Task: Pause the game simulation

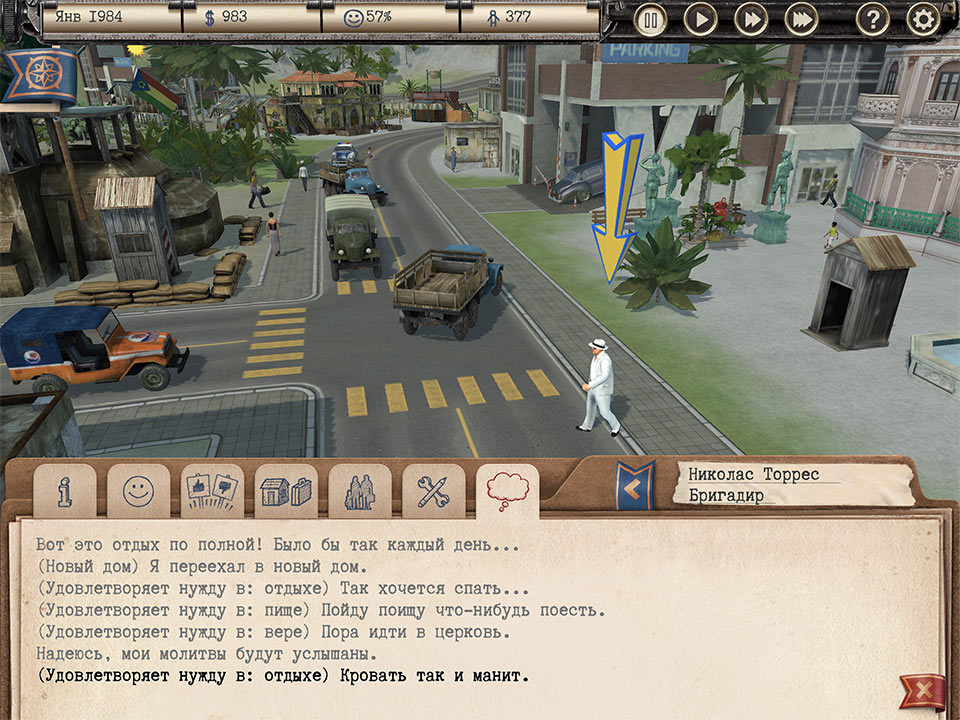Action: [650, 19]
